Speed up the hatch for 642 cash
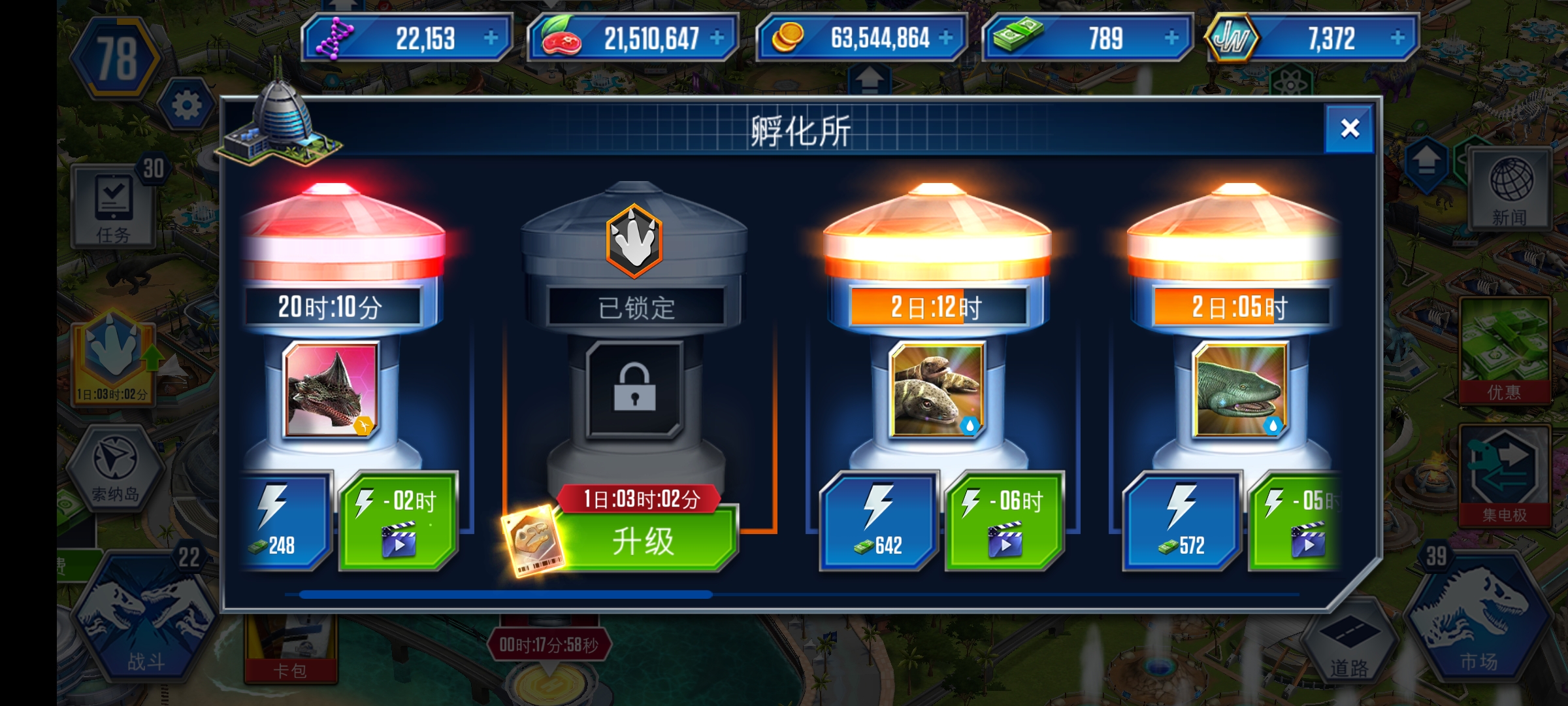Screen dimensions: 1568x706 [x=877, y=521]
